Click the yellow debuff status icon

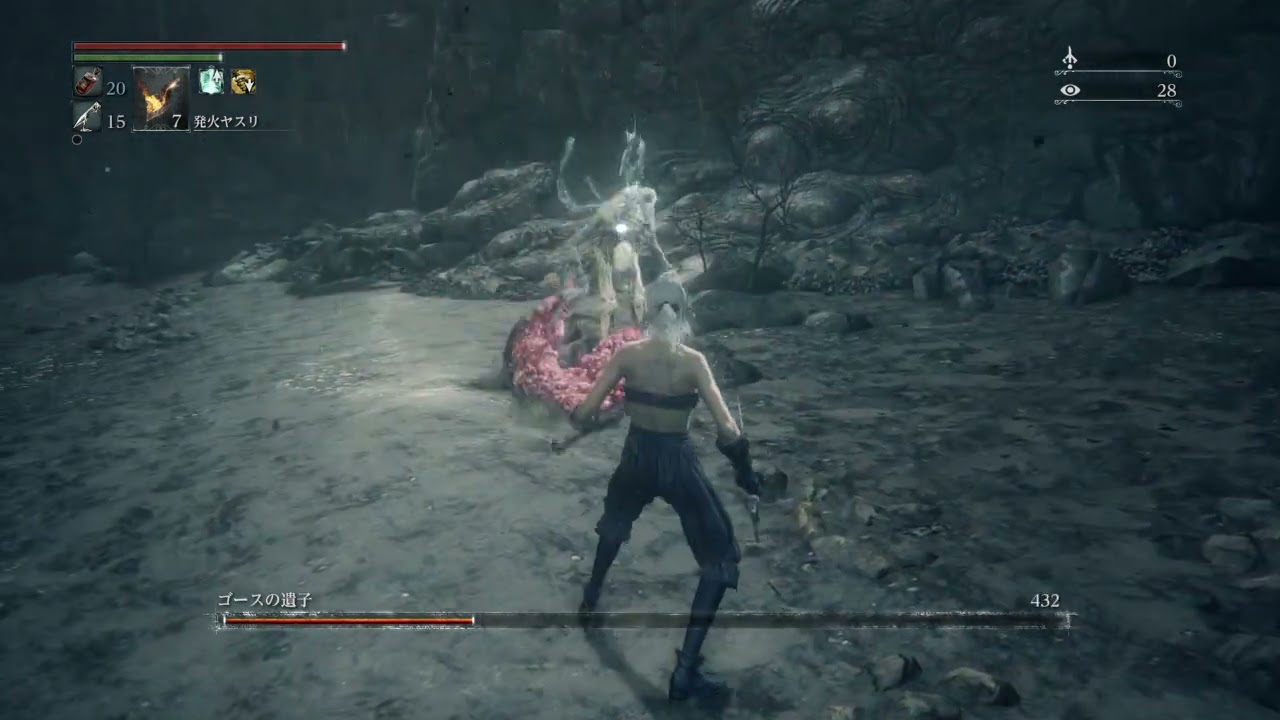pyautogui.click(x=243, y=82)
